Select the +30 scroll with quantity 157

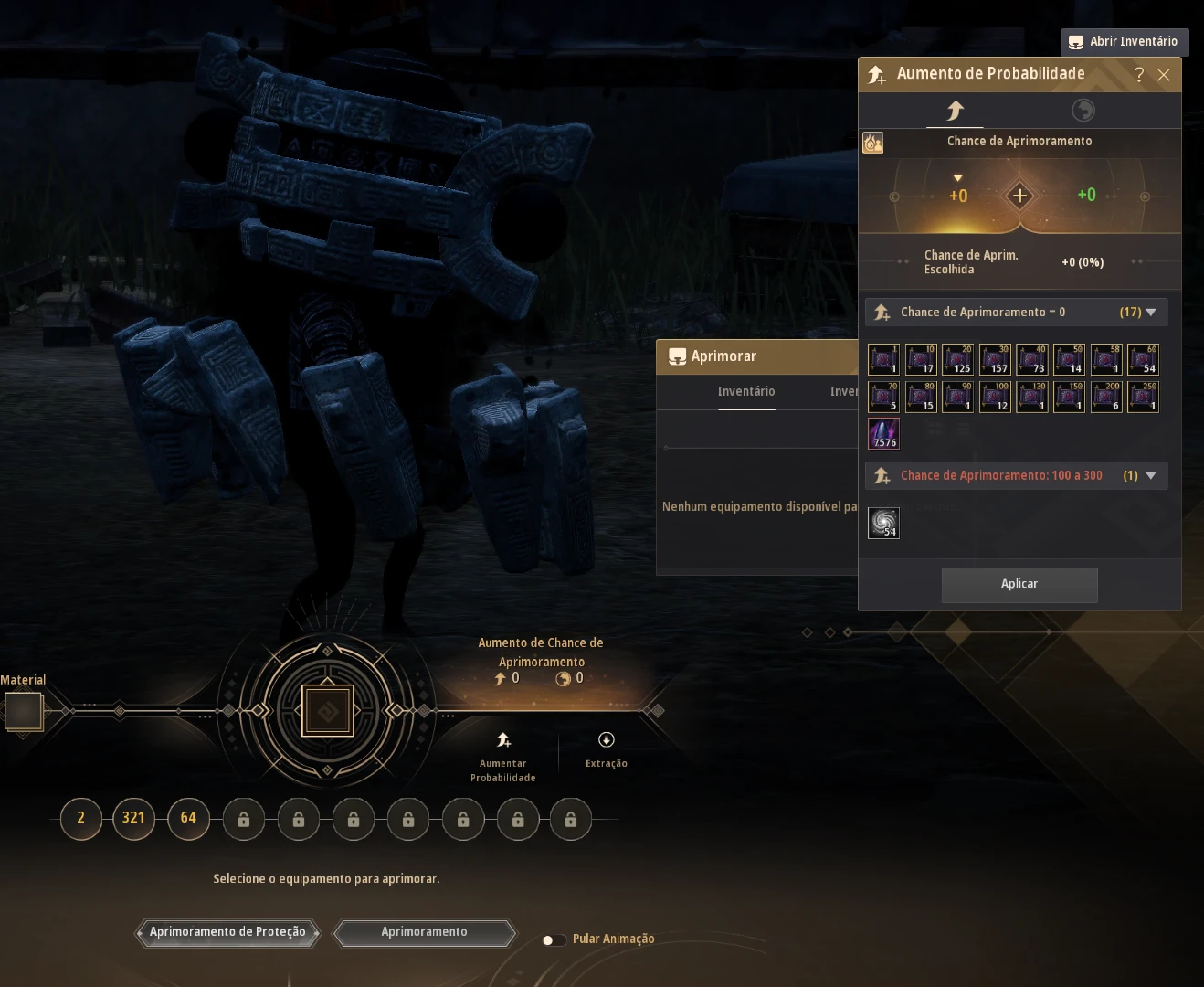[995, 359]
